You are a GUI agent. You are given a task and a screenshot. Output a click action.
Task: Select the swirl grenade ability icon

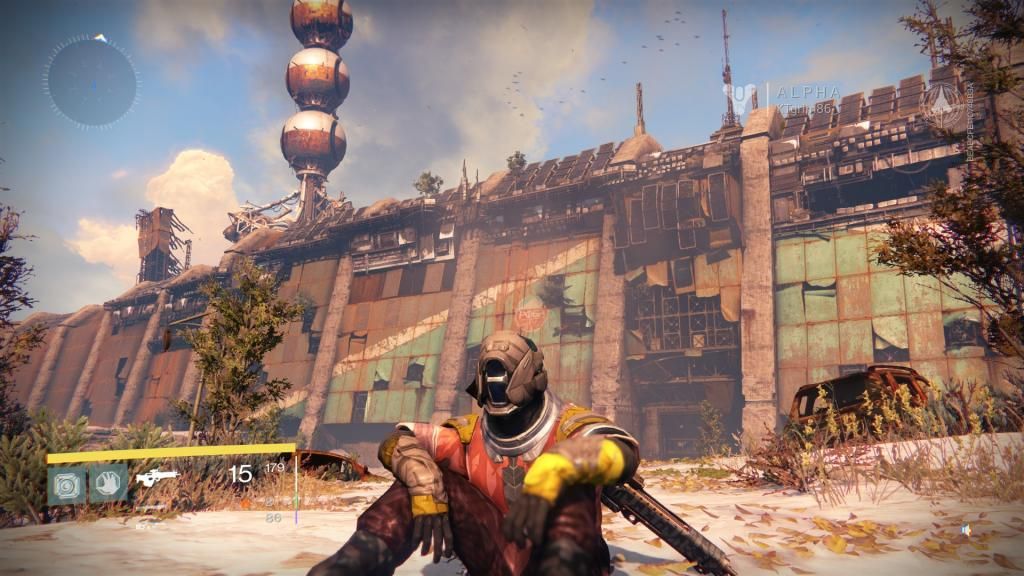(x=67, y=484)
